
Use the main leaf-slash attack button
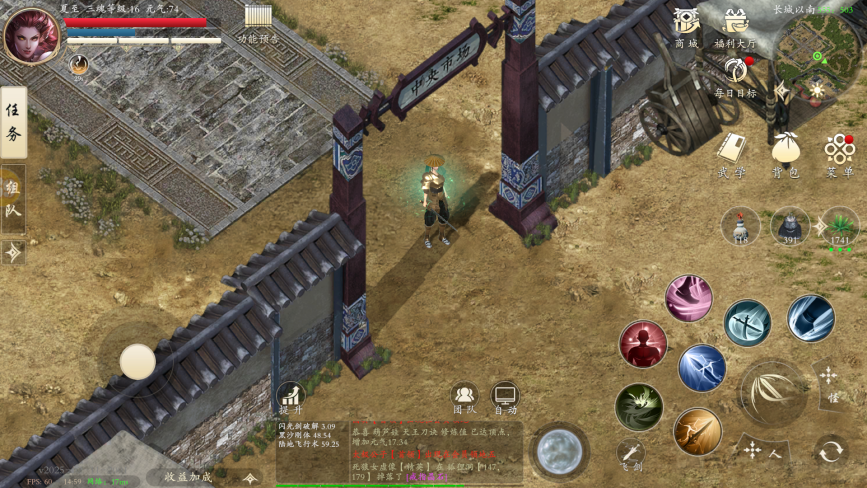[x=772, y=391]
